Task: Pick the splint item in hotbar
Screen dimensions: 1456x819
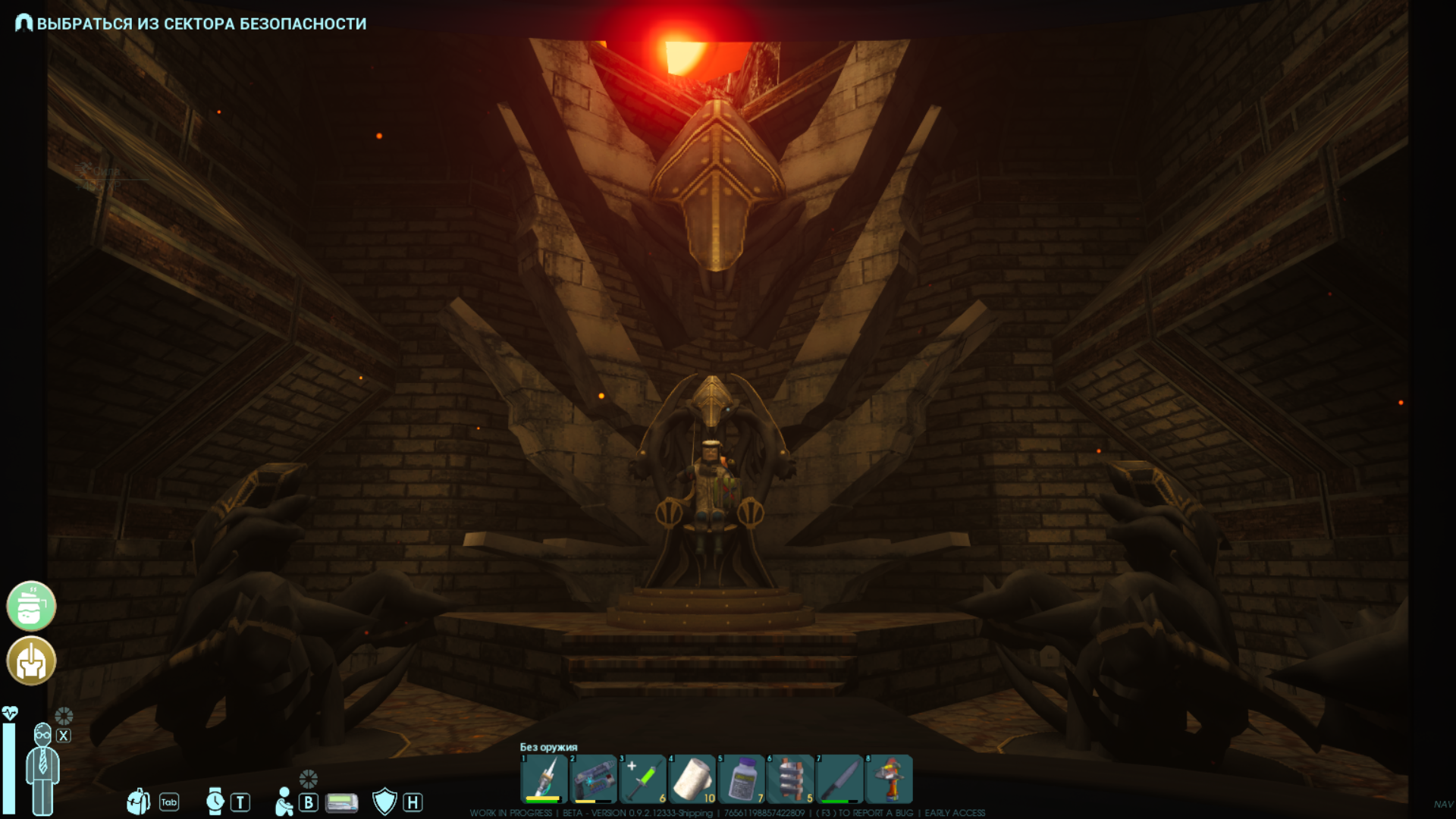Action: (790, 779)
